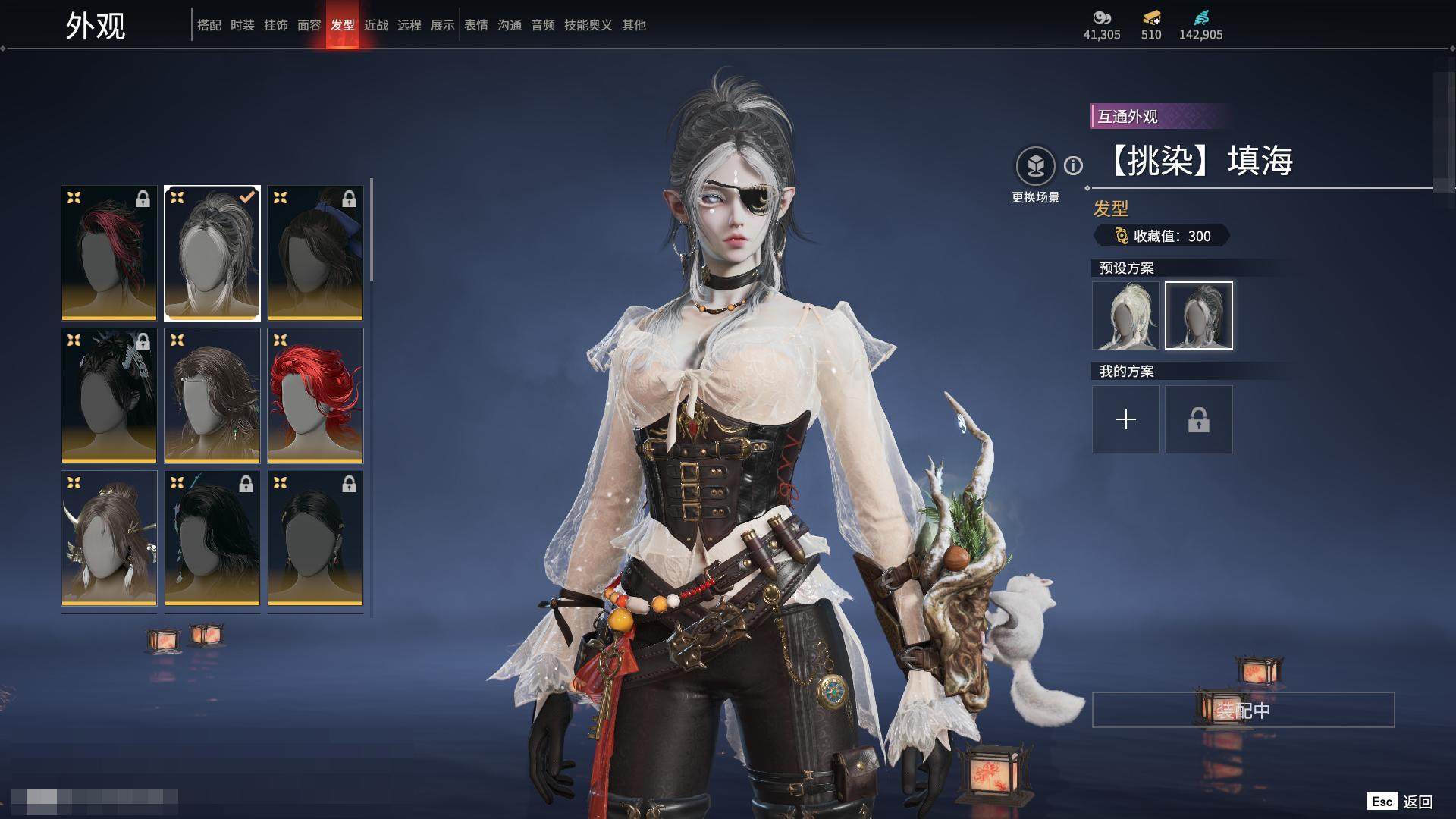The image size is (1456, 819).
Task: Go to the 面容 tab
Action: 309,25
